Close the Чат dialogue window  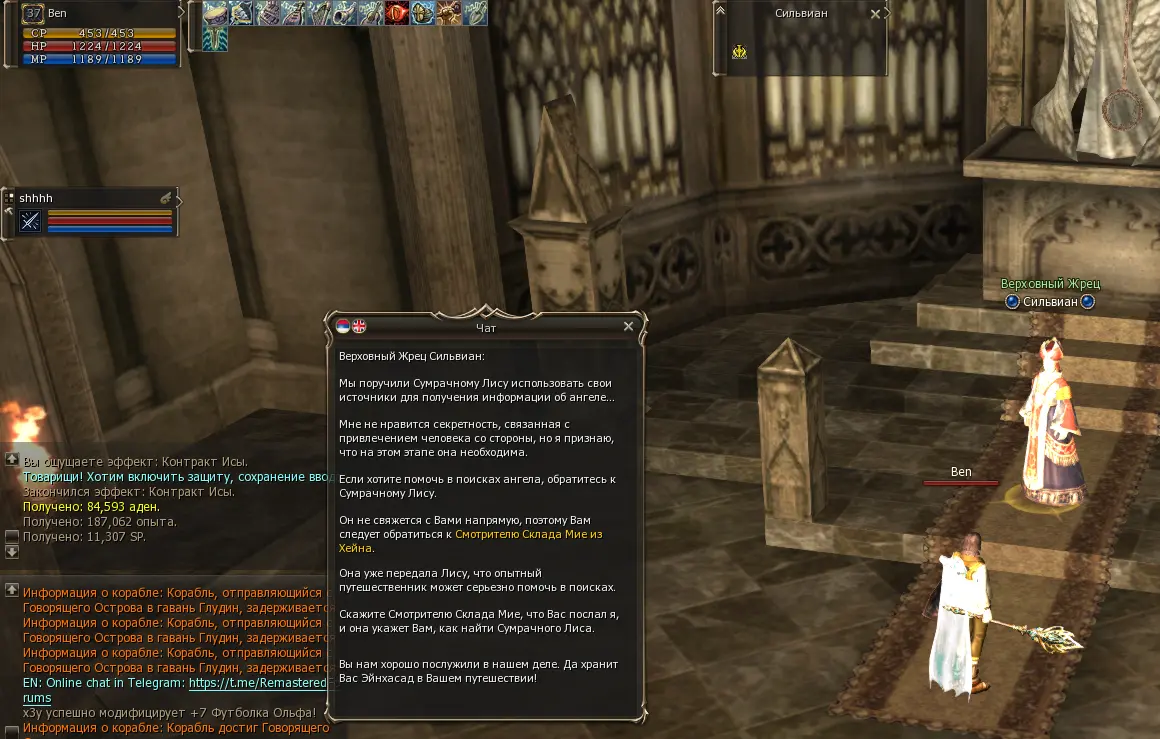[x=628, y=326]
